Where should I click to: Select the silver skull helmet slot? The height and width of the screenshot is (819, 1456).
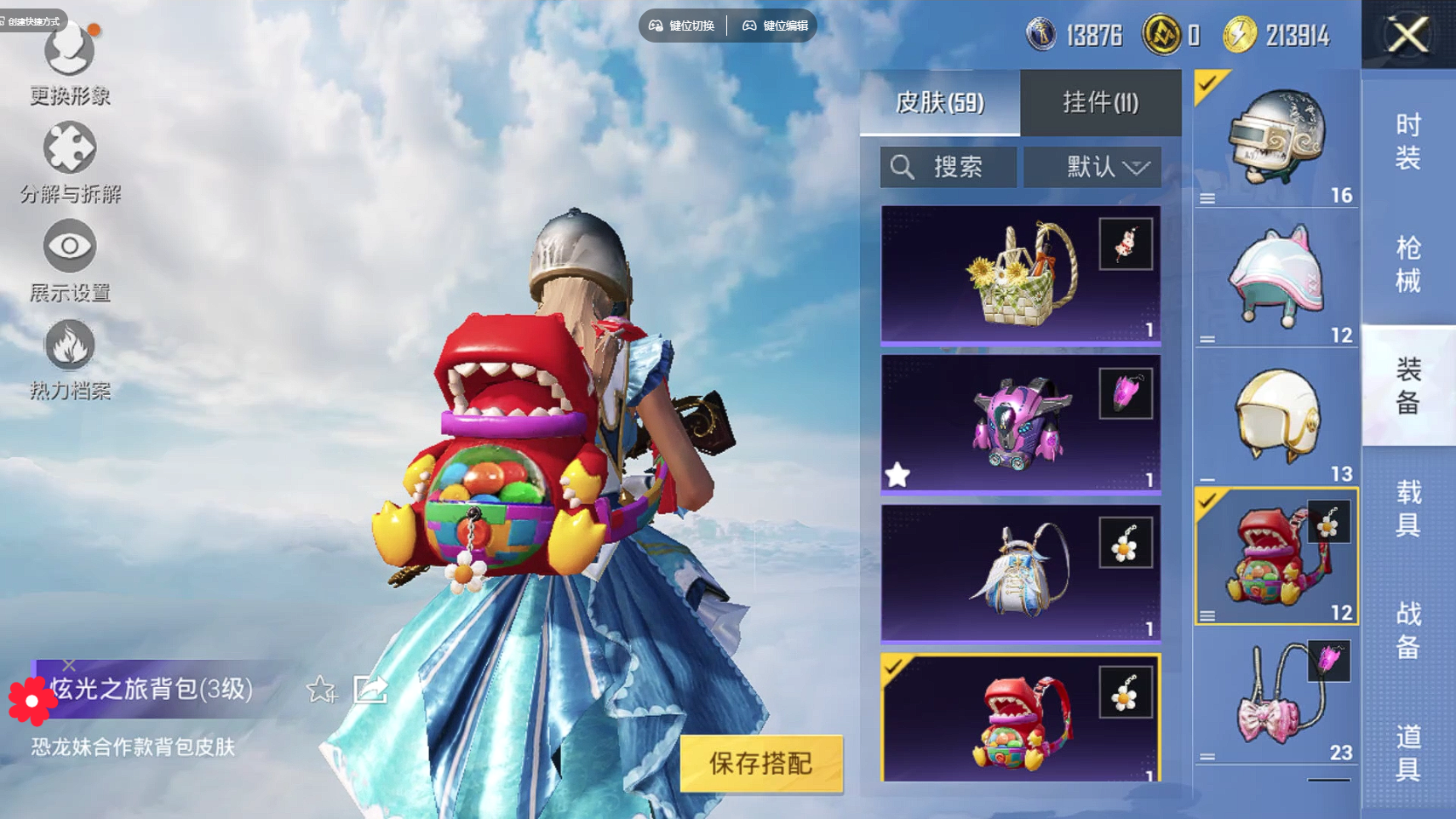point(1275,139)
